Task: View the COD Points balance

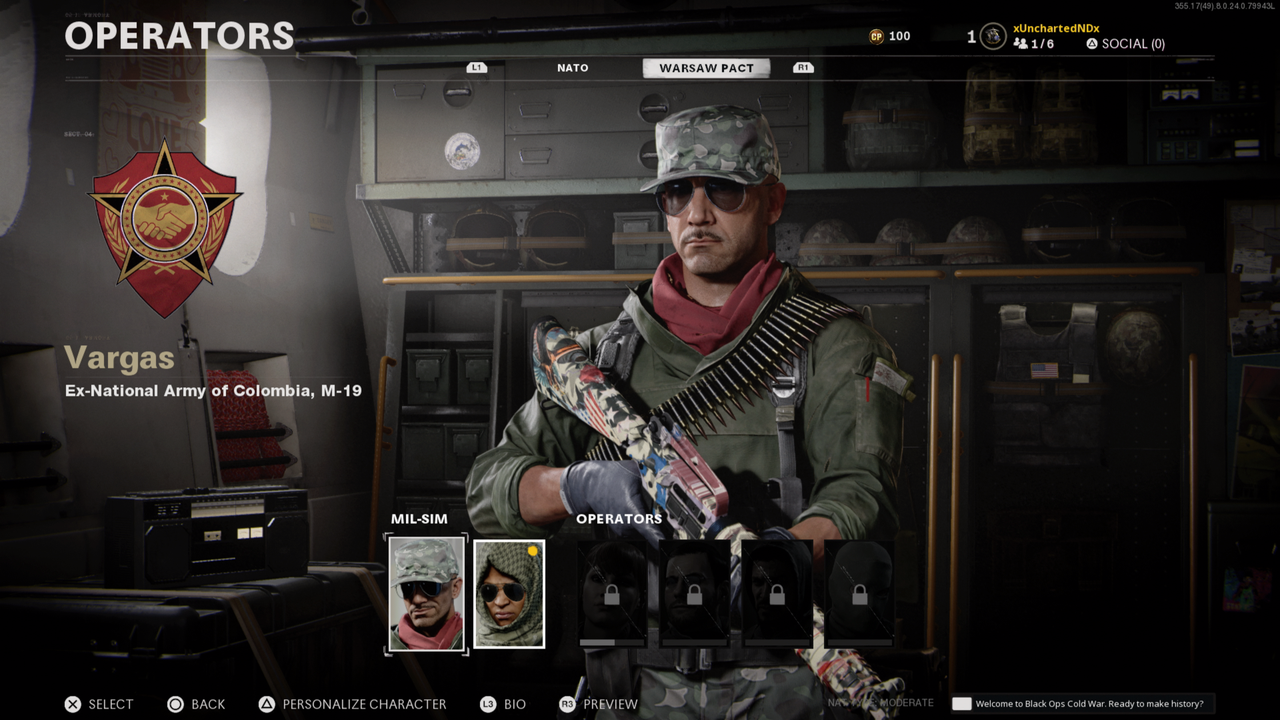Action: tap(889, 36)
